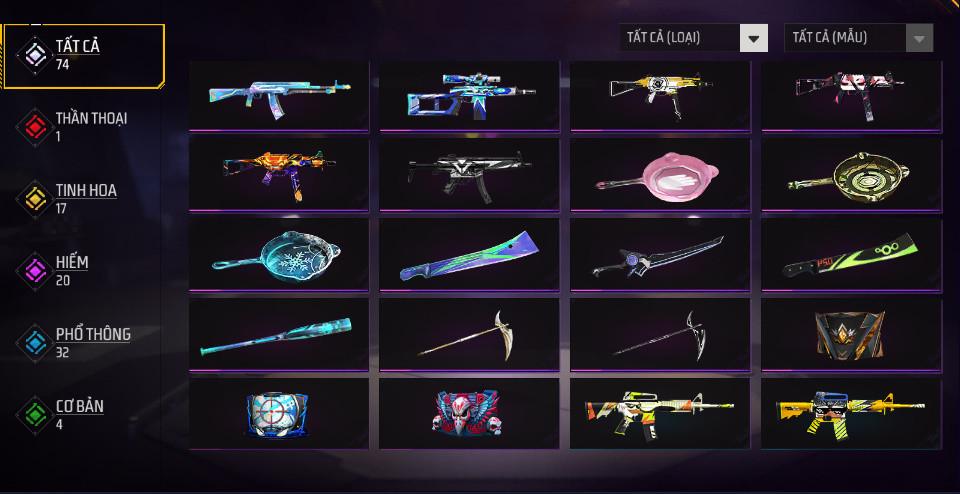Select the Tất Cả category tab
The height and width of the screenshot is (494, 960).
[x=84, y=55]
